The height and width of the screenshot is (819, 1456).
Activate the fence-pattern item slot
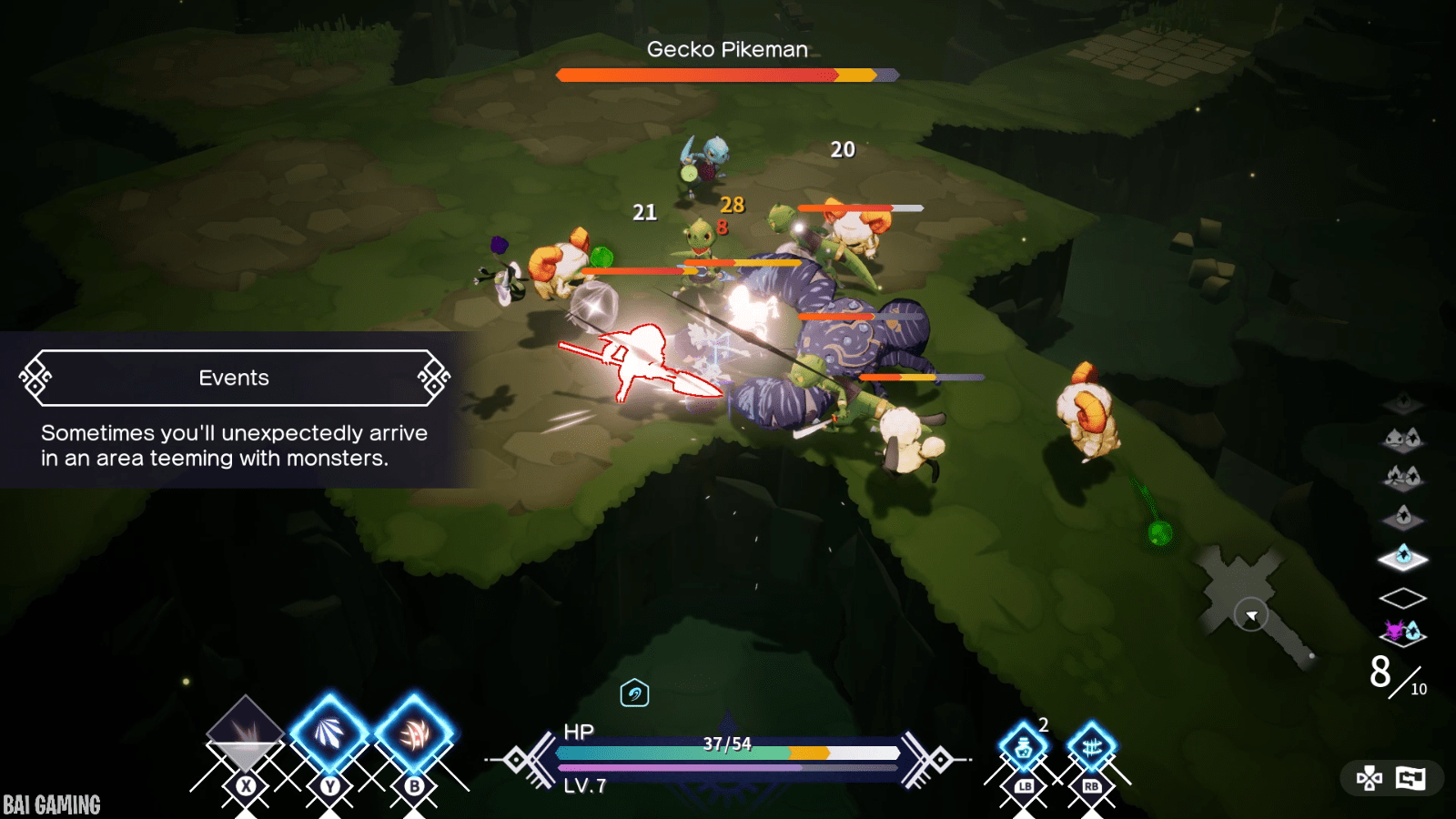click(1092, 749)
